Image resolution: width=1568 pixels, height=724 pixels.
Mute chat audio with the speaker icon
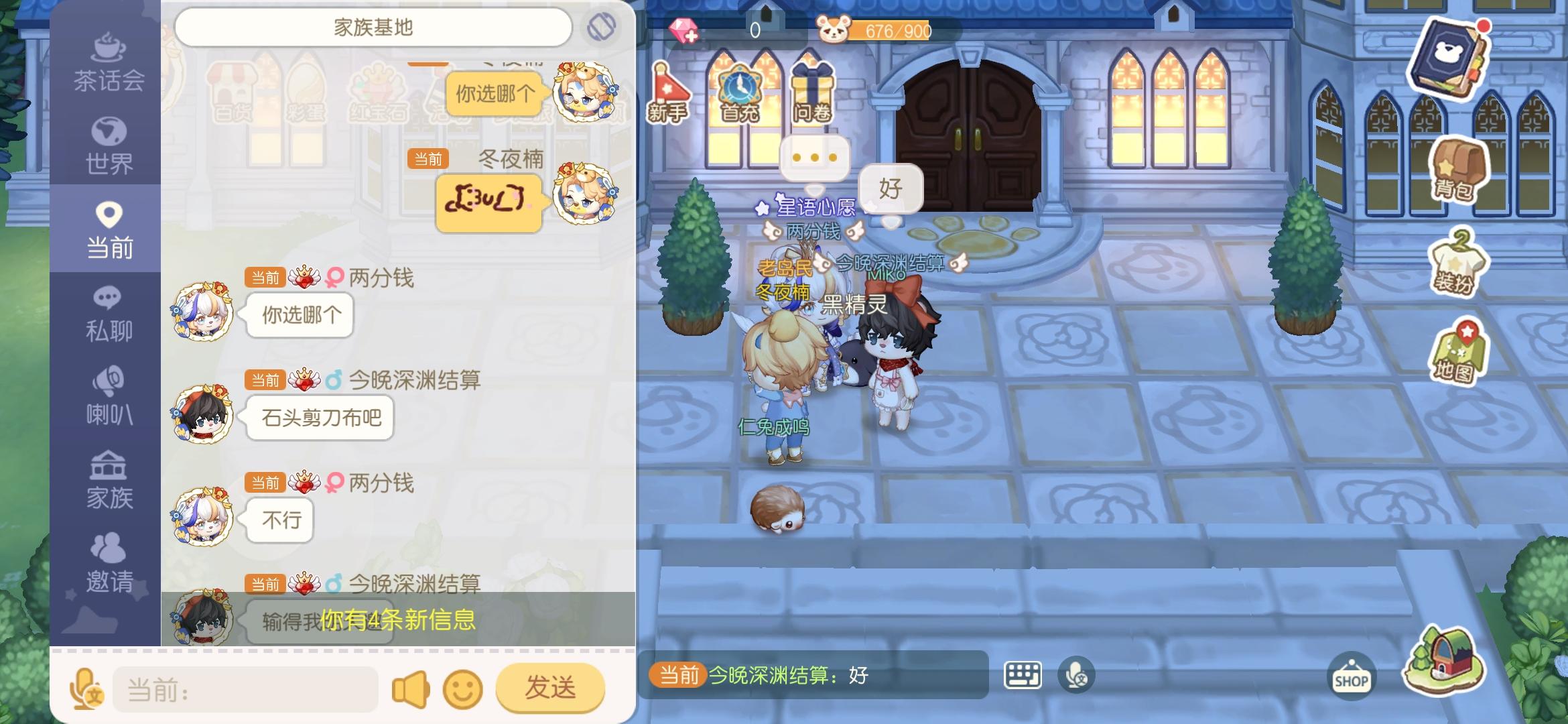point(409,687)
